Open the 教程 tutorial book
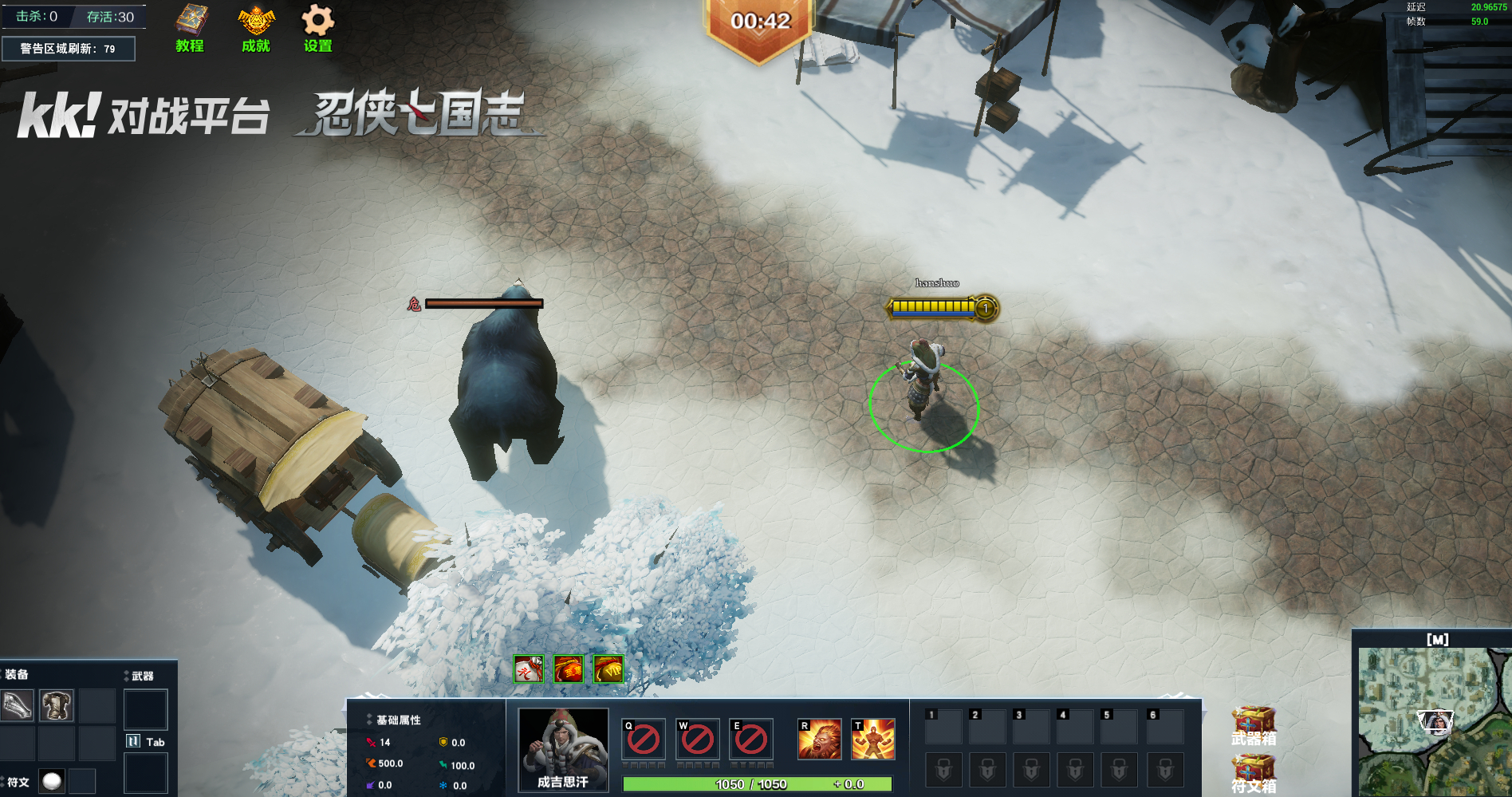 pos(191,28)
